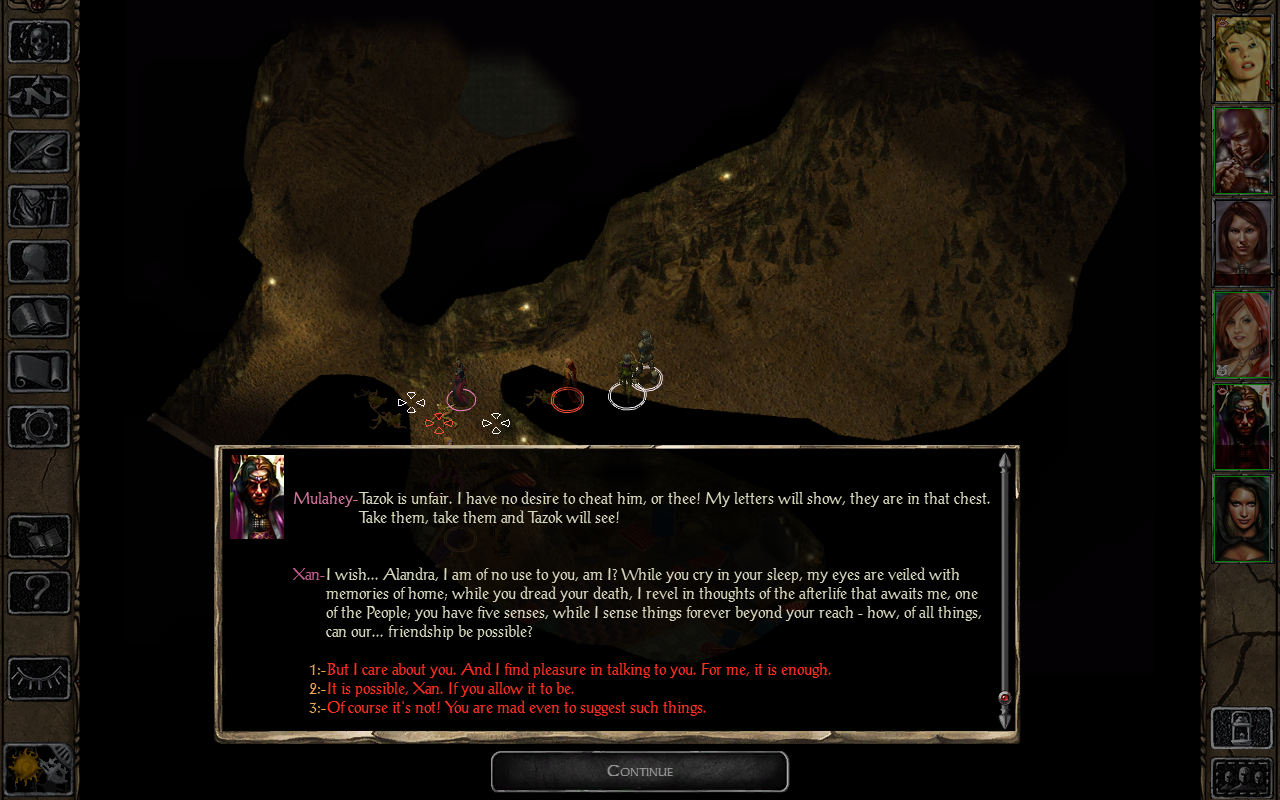This screenshot has width=1280, height=800.
Task: Open the area map compass button
Action: (x=39, y=97)
